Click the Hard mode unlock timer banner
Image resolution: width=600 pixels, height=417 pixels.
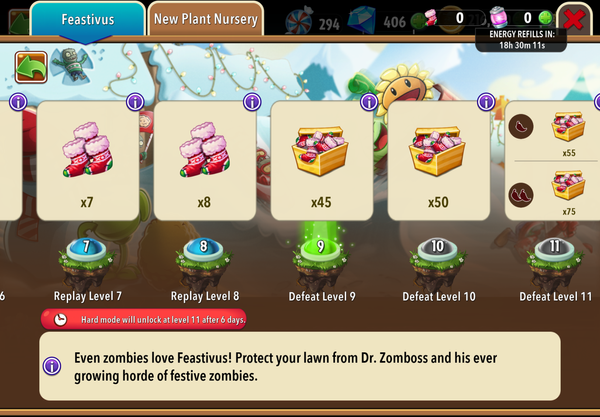point(145,319)
